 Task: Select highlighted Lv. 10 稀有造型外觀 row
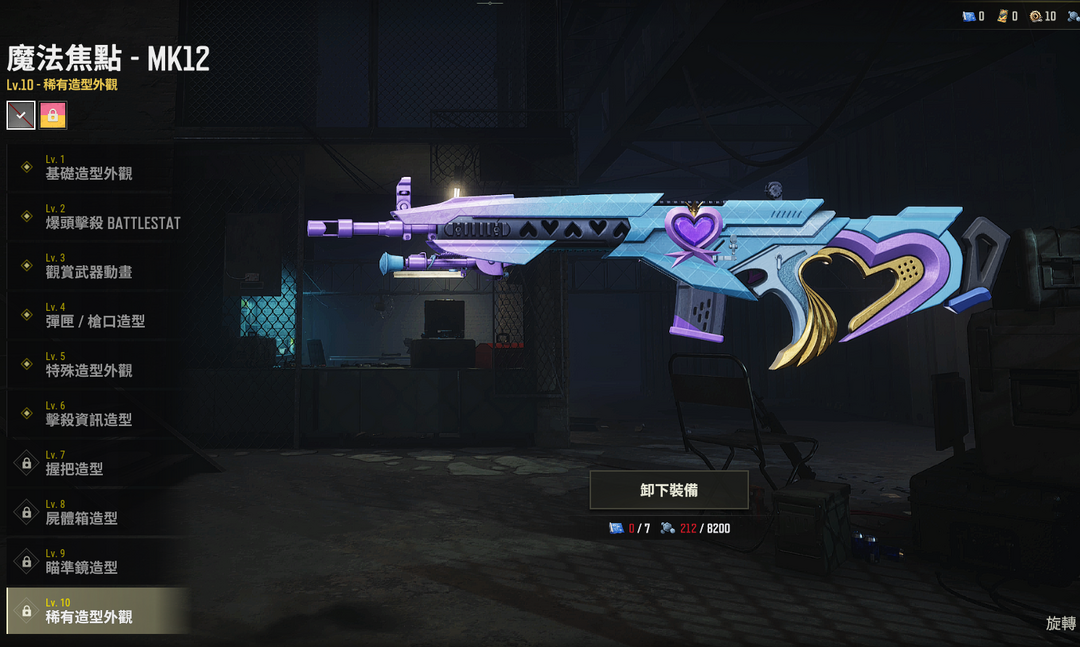click(97, 611)
